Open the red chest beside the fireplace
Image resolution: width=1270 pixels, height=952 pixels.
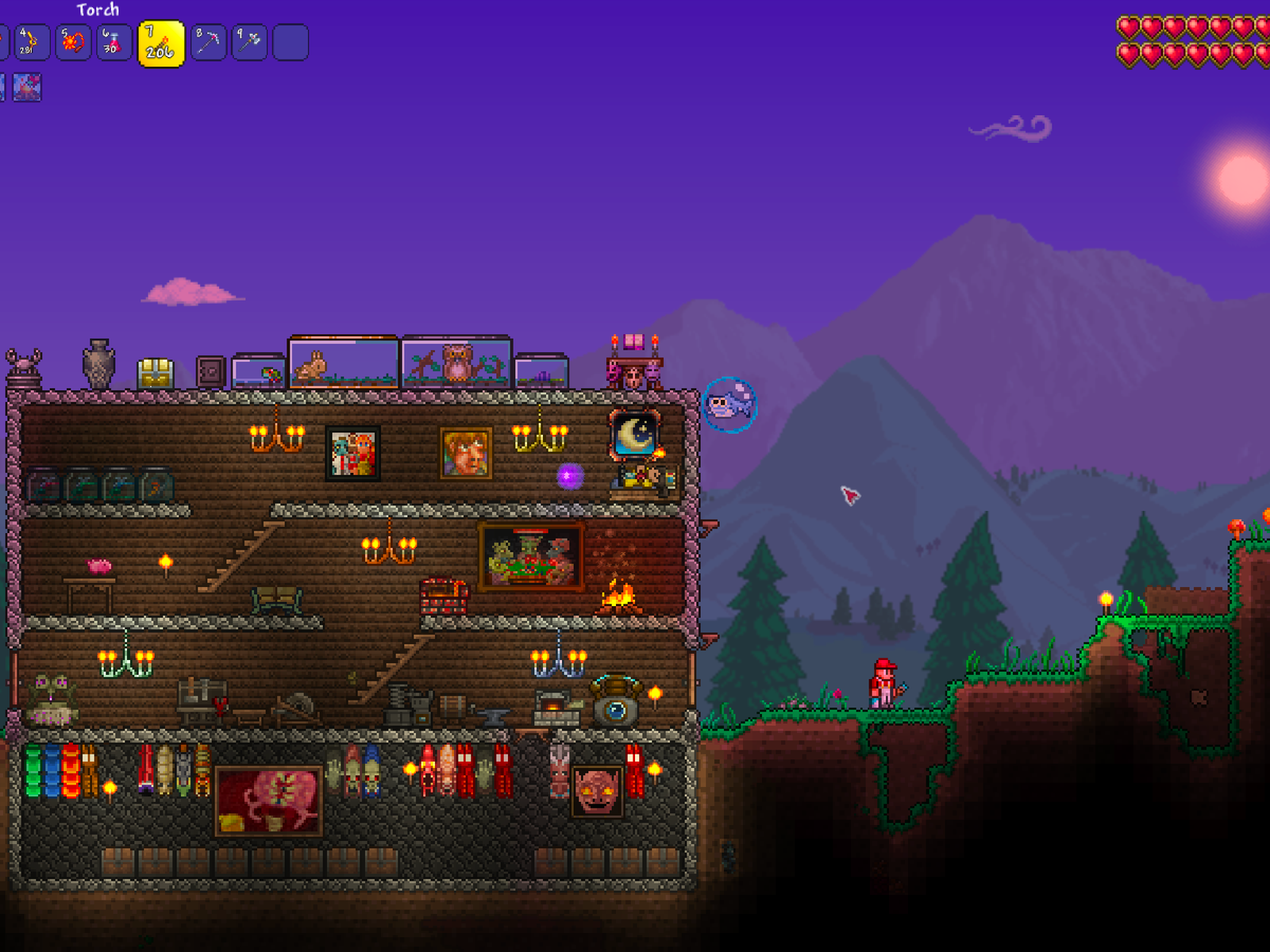(x=444, y=597)
